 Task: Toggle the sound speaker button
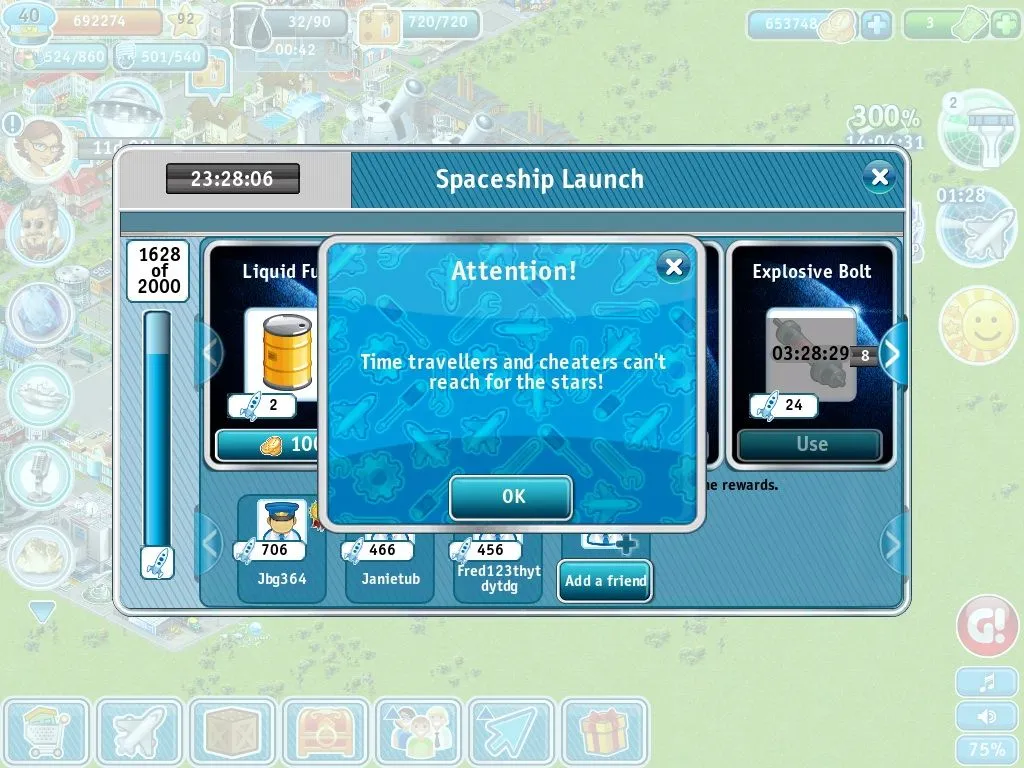click(986, 716)
